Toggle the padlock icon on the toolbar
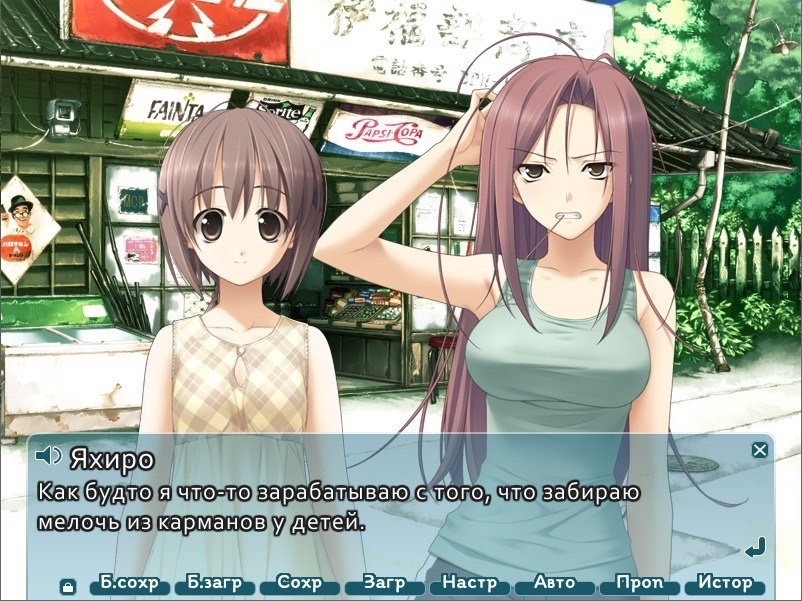 [68, 585]
